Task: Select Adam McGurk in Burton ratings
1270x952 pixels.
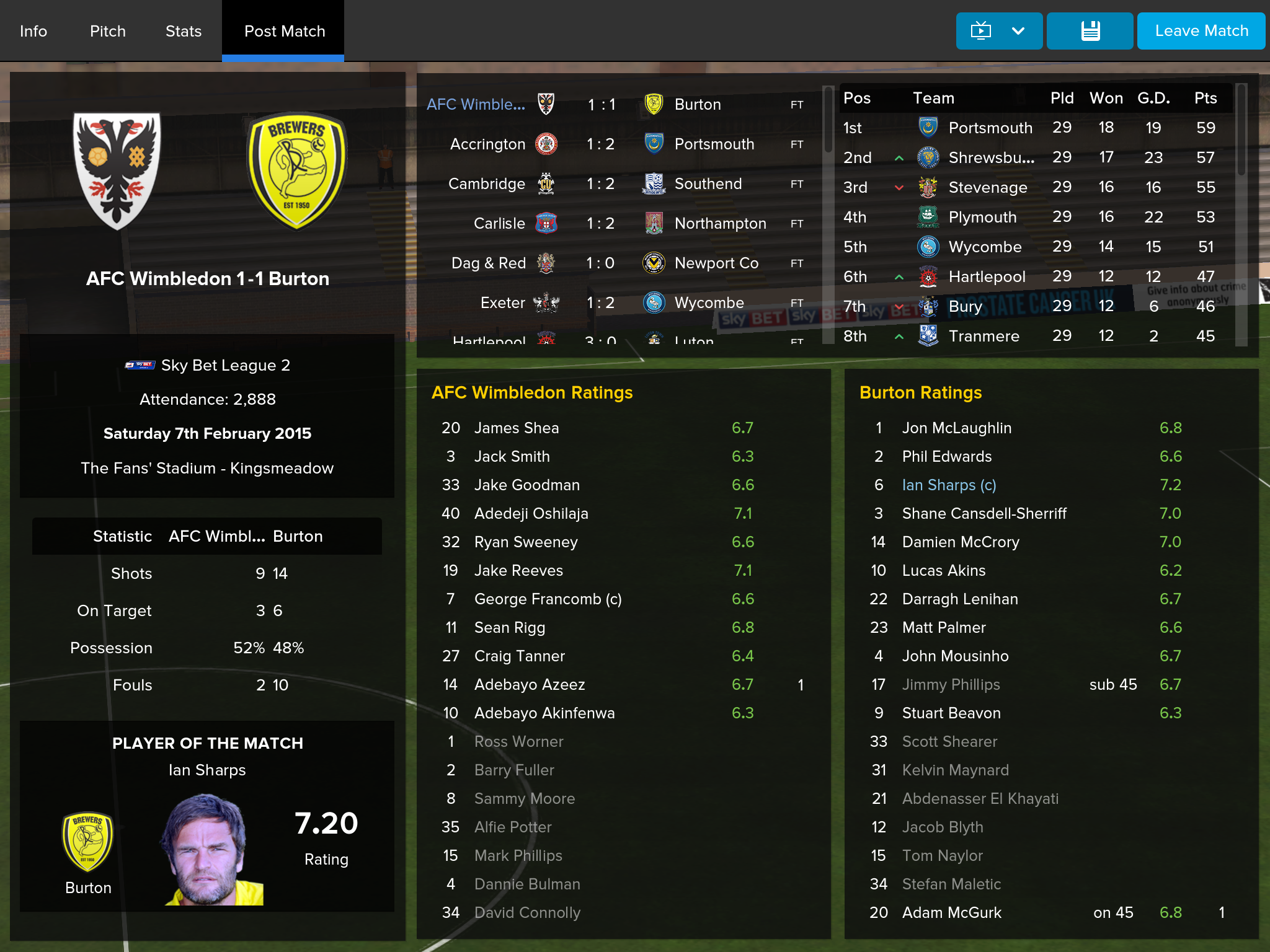Action: pos(951,913)
